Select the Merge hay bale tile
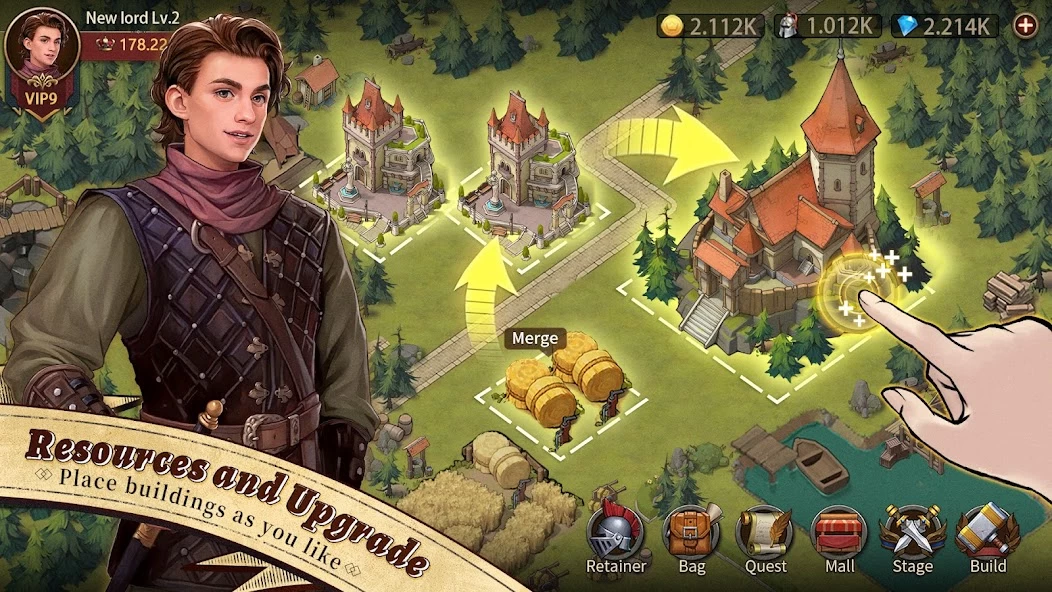 click(560, 385)
